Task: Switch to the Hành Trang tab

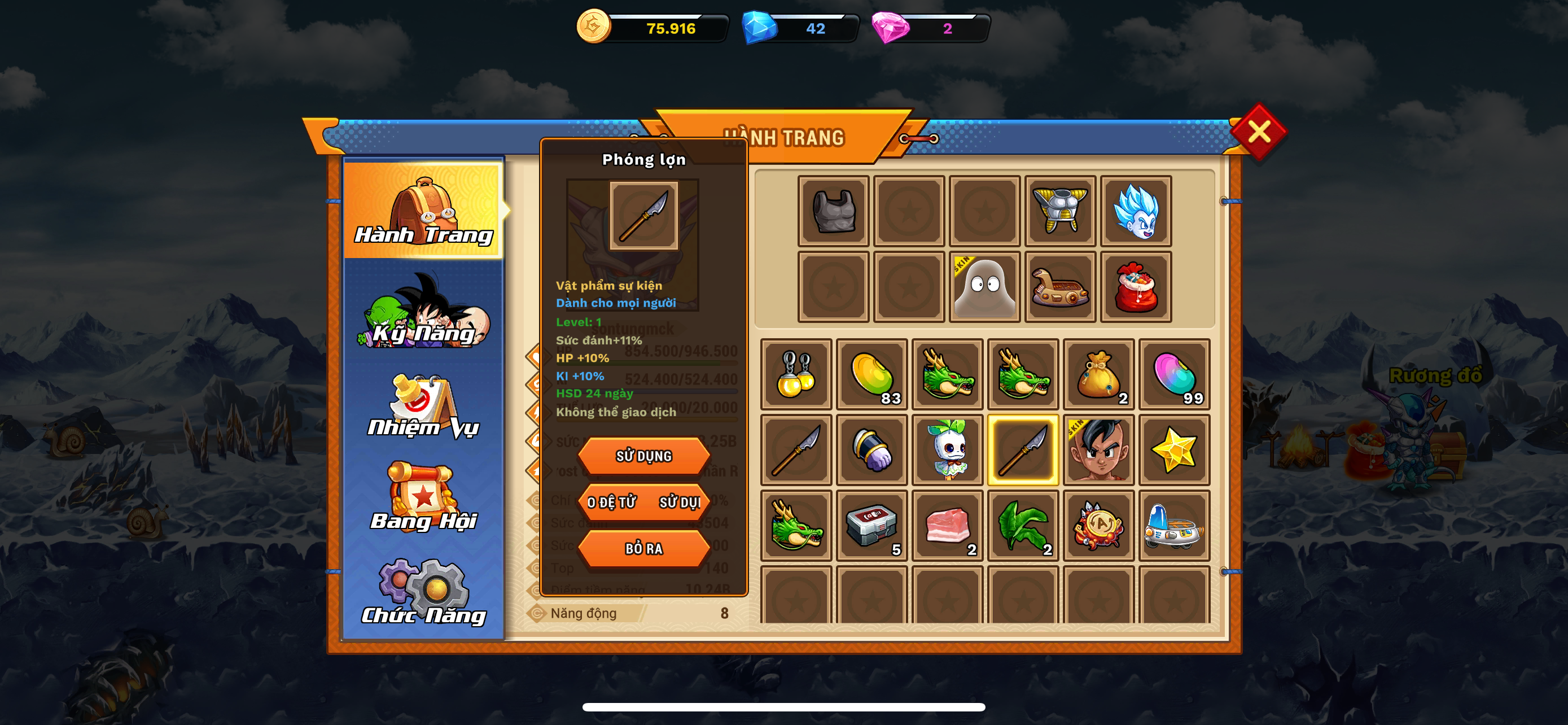Action: point(424,211)
